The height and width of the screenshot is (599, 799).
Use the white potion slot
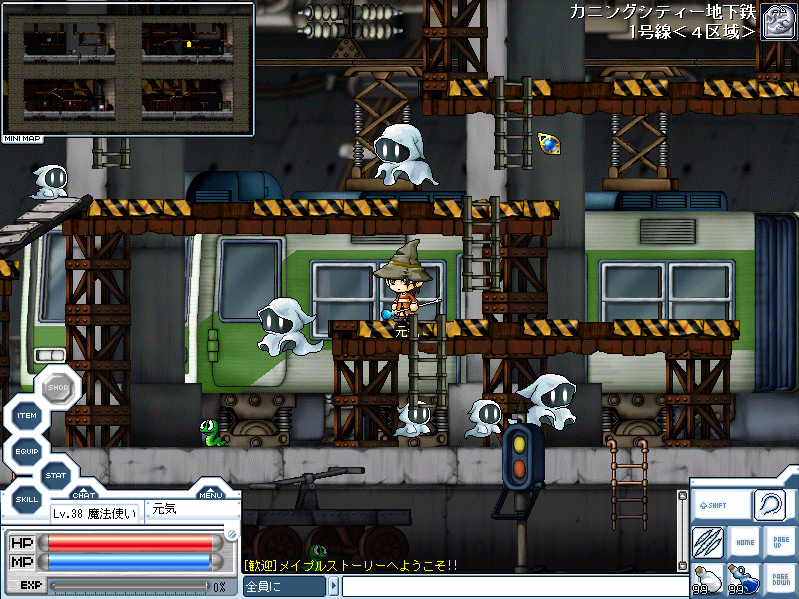click(x=707, y=579)
